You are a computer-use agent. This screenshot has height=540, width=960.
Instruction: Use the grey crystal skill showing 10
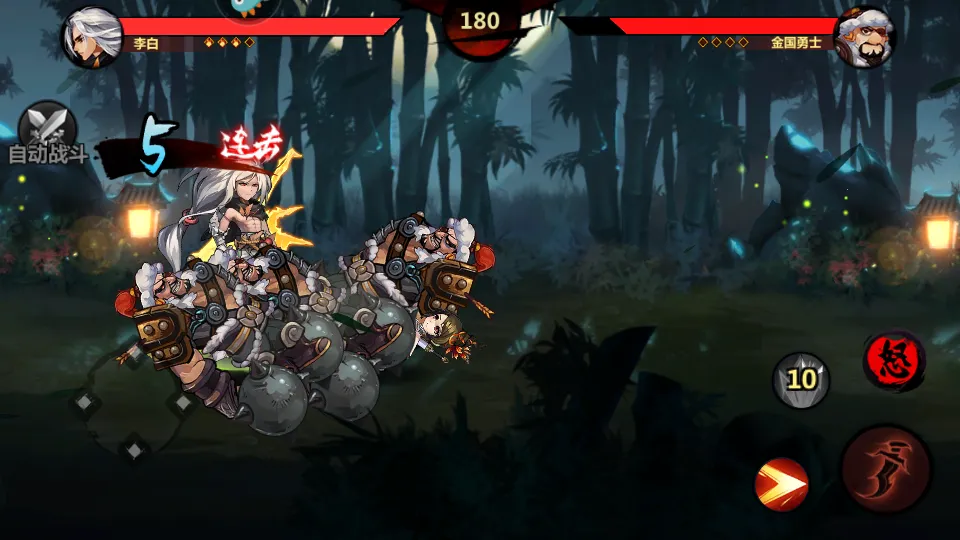pyautogui.click(x=801, y=379)
